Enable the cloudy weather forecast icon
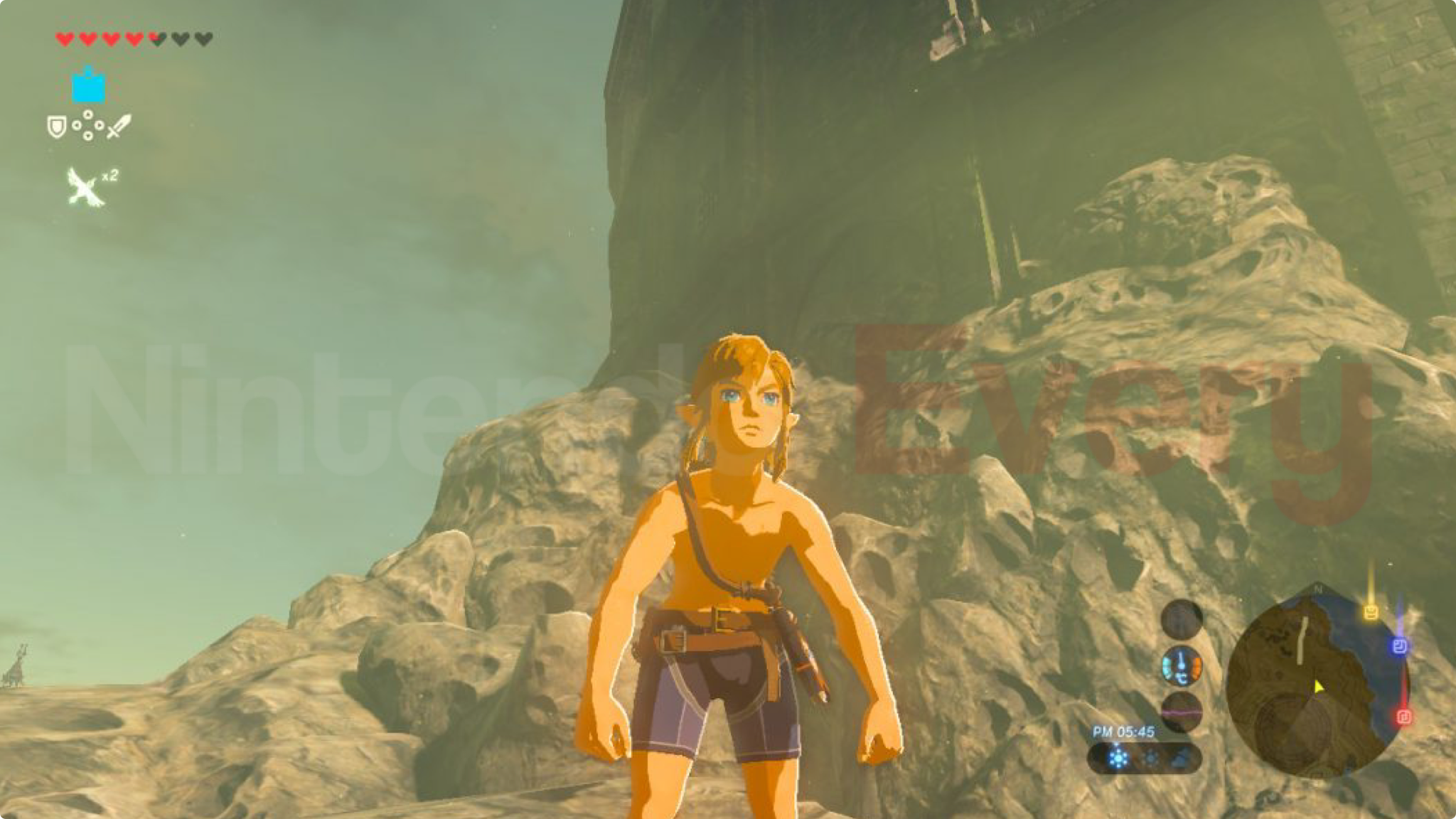This screenshot has height=819, width=1456. tap(1180, 756)
